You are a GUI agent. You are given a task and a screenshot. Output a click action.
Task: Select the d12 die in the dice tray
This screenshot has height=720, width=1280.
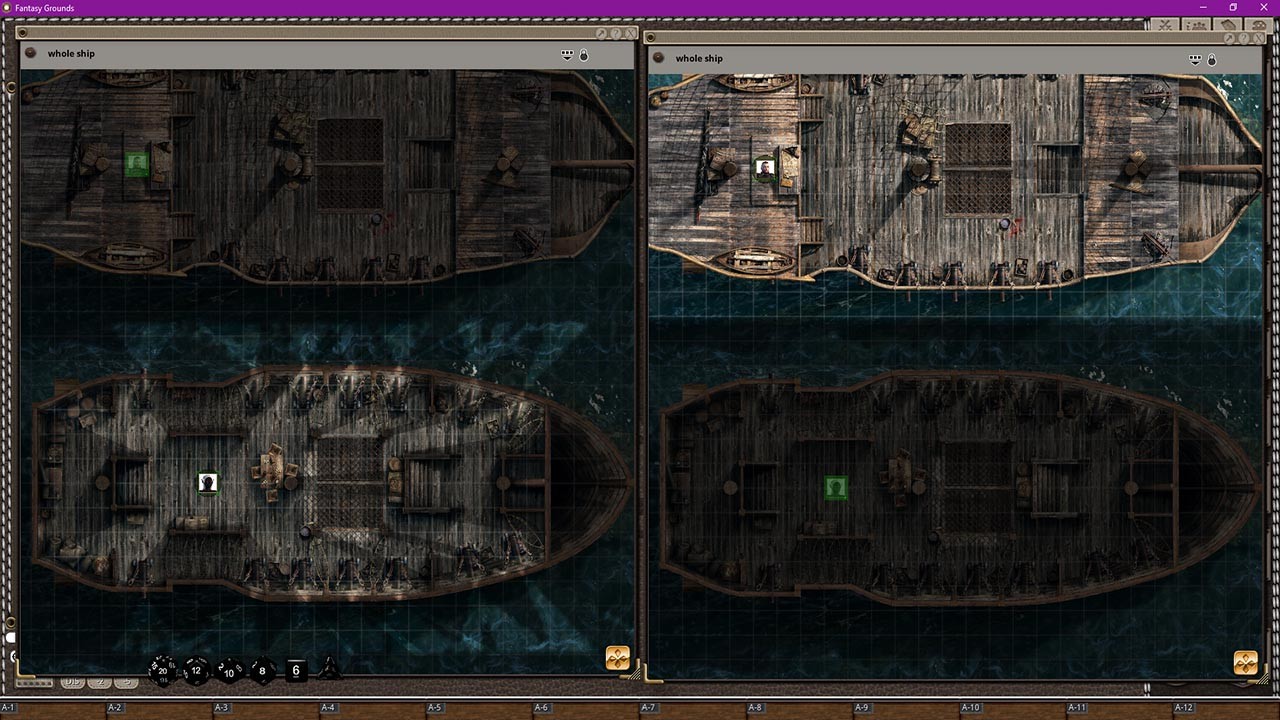coord(196,671)
